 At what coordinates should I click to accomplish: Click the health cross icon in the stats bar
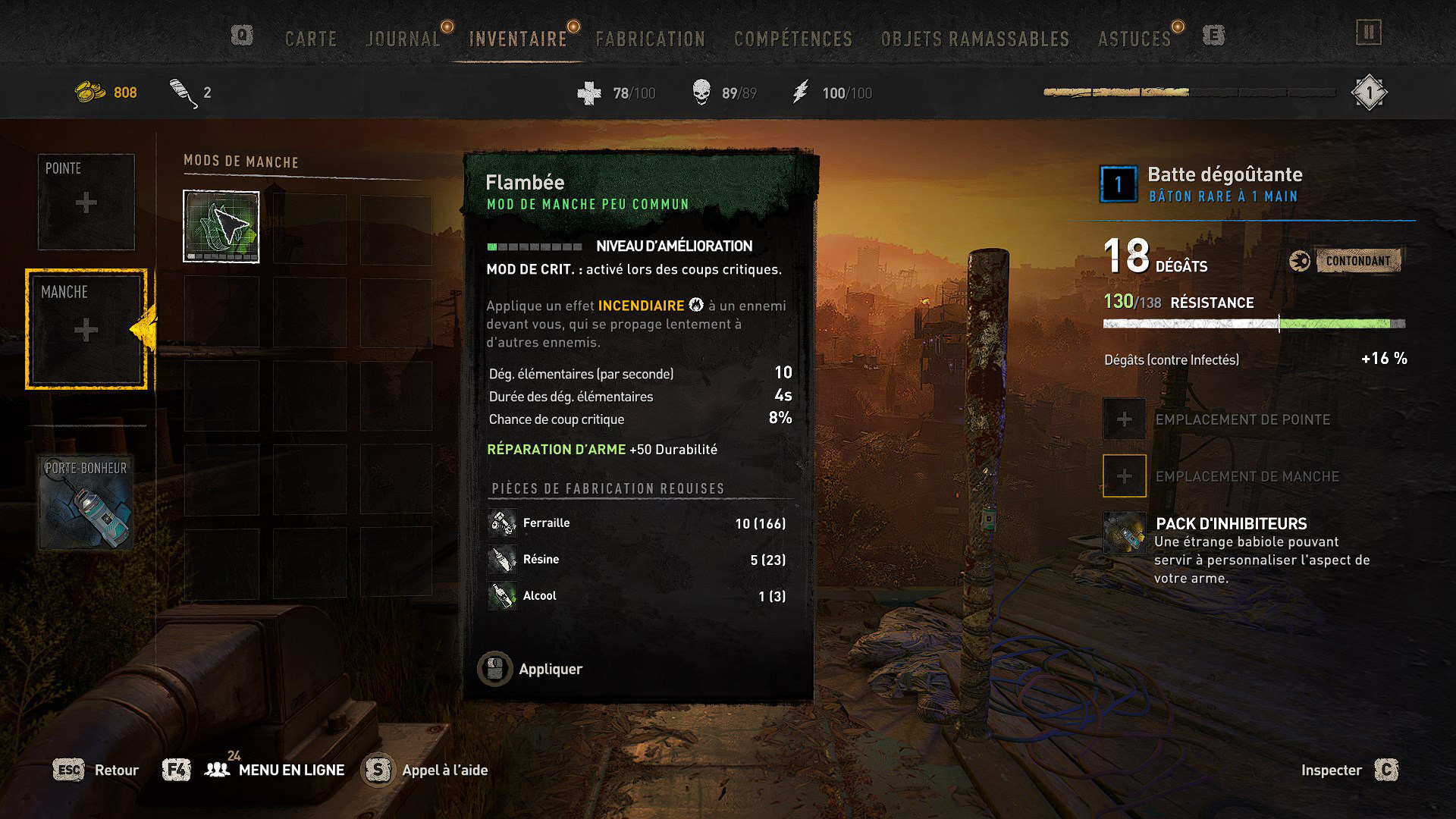tap(586, 93)
